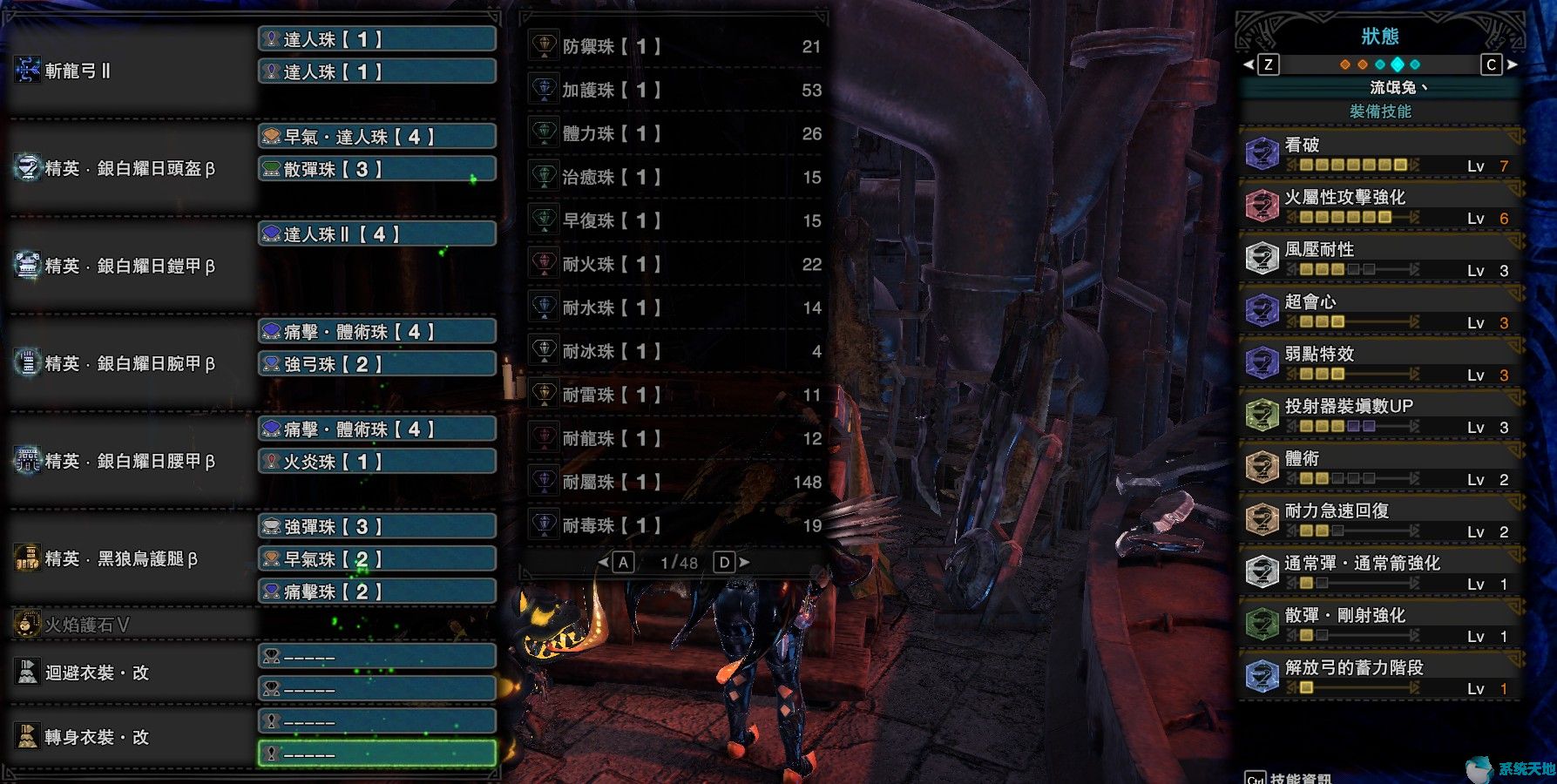Select the 散彈珠【3】 decoration slot
Viewport: 1557px width, 784px height.
coord(376,169)
